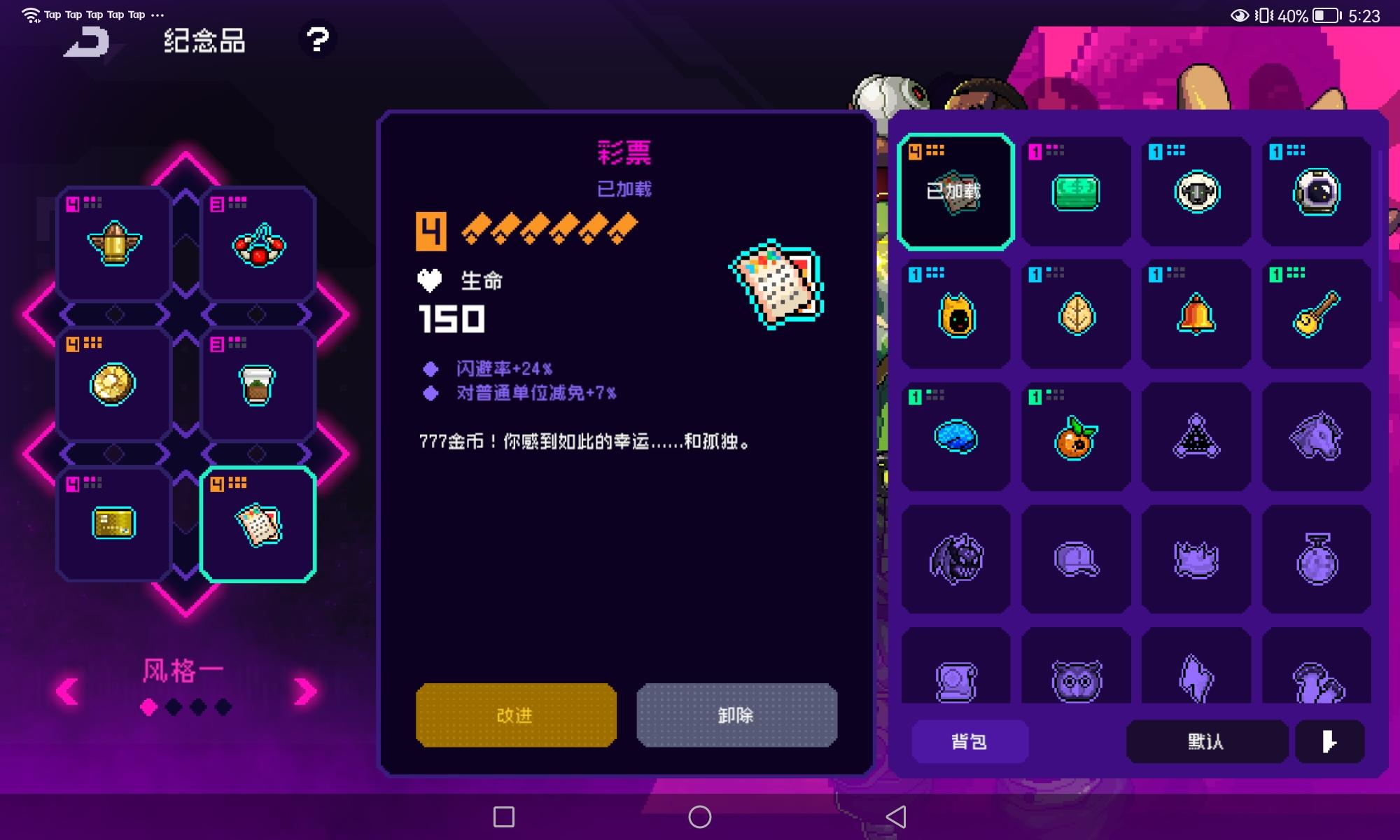
Task: Select the coffee cup trinket slot
Action: (258, 384)
